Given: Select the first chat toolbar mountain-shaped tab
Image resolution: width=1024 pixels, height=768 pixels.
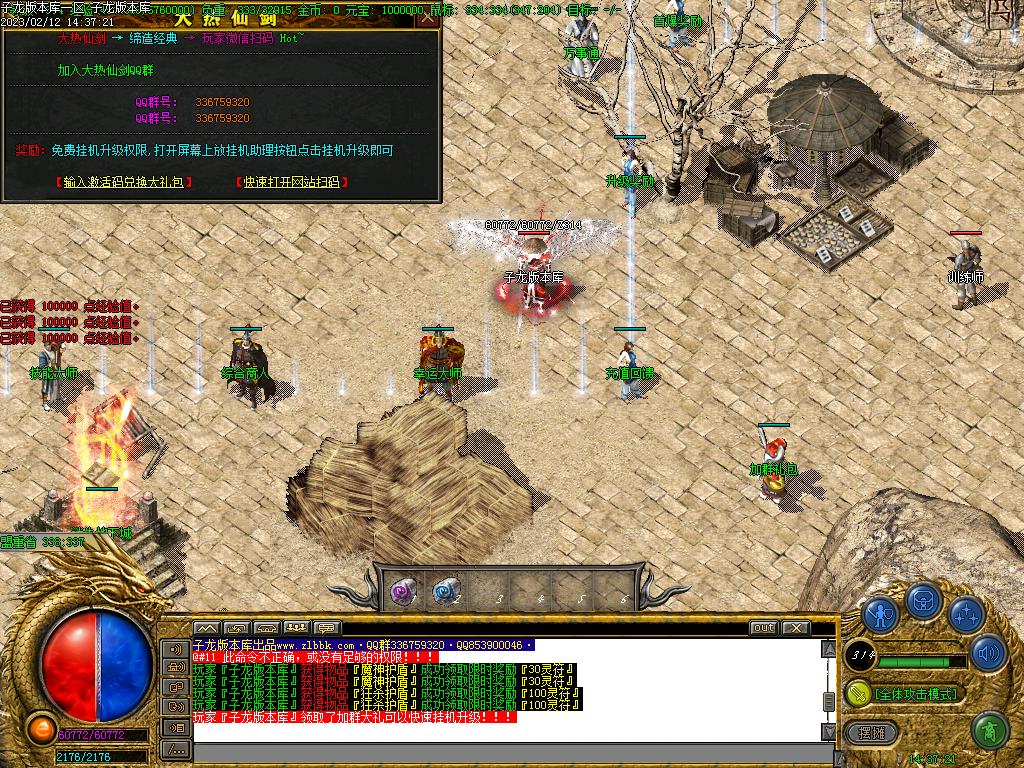Looking at the screenshot, I should [206, 628].
